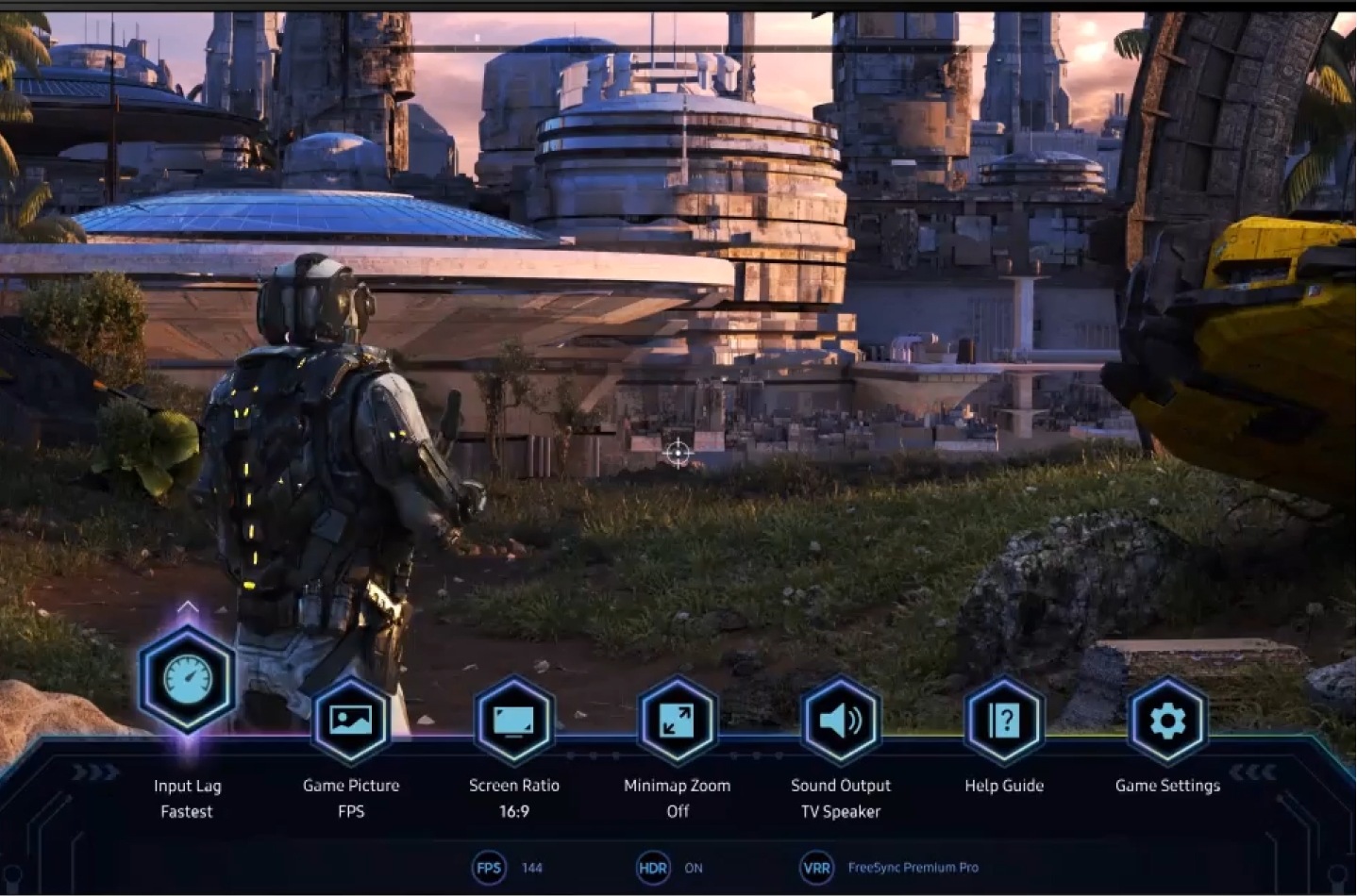Open Game Settings gear icon
This screenshot has width=1357, height=896.
(1167, 722)
